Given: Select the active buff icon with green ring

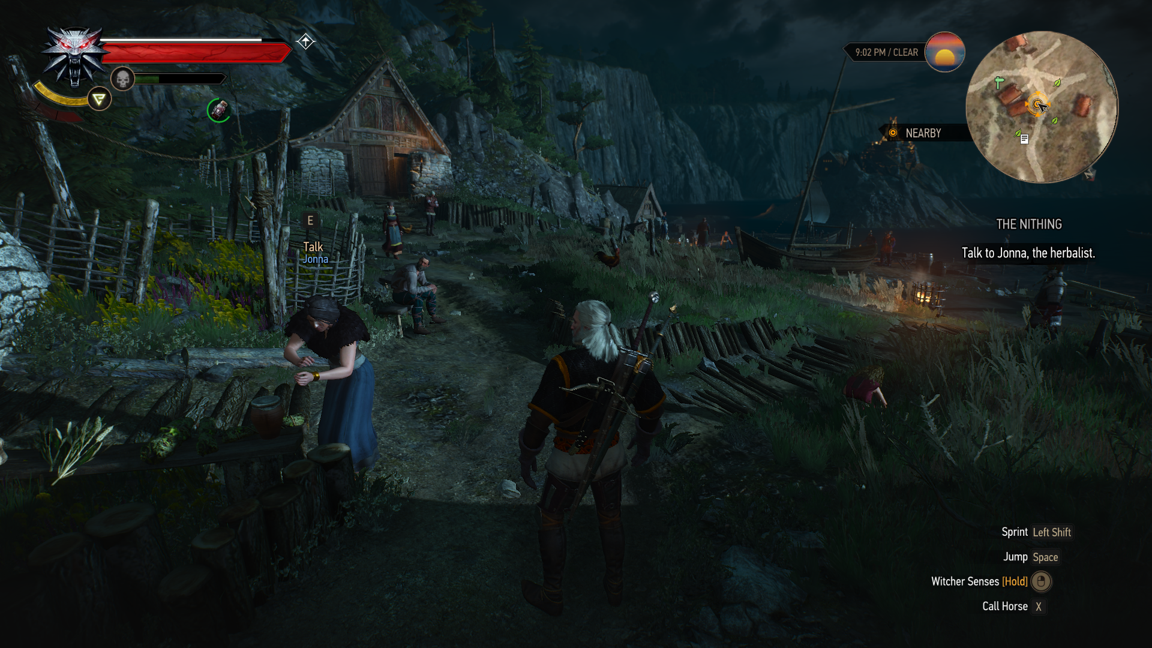Looking at the screenshot, I should (219, 110).
